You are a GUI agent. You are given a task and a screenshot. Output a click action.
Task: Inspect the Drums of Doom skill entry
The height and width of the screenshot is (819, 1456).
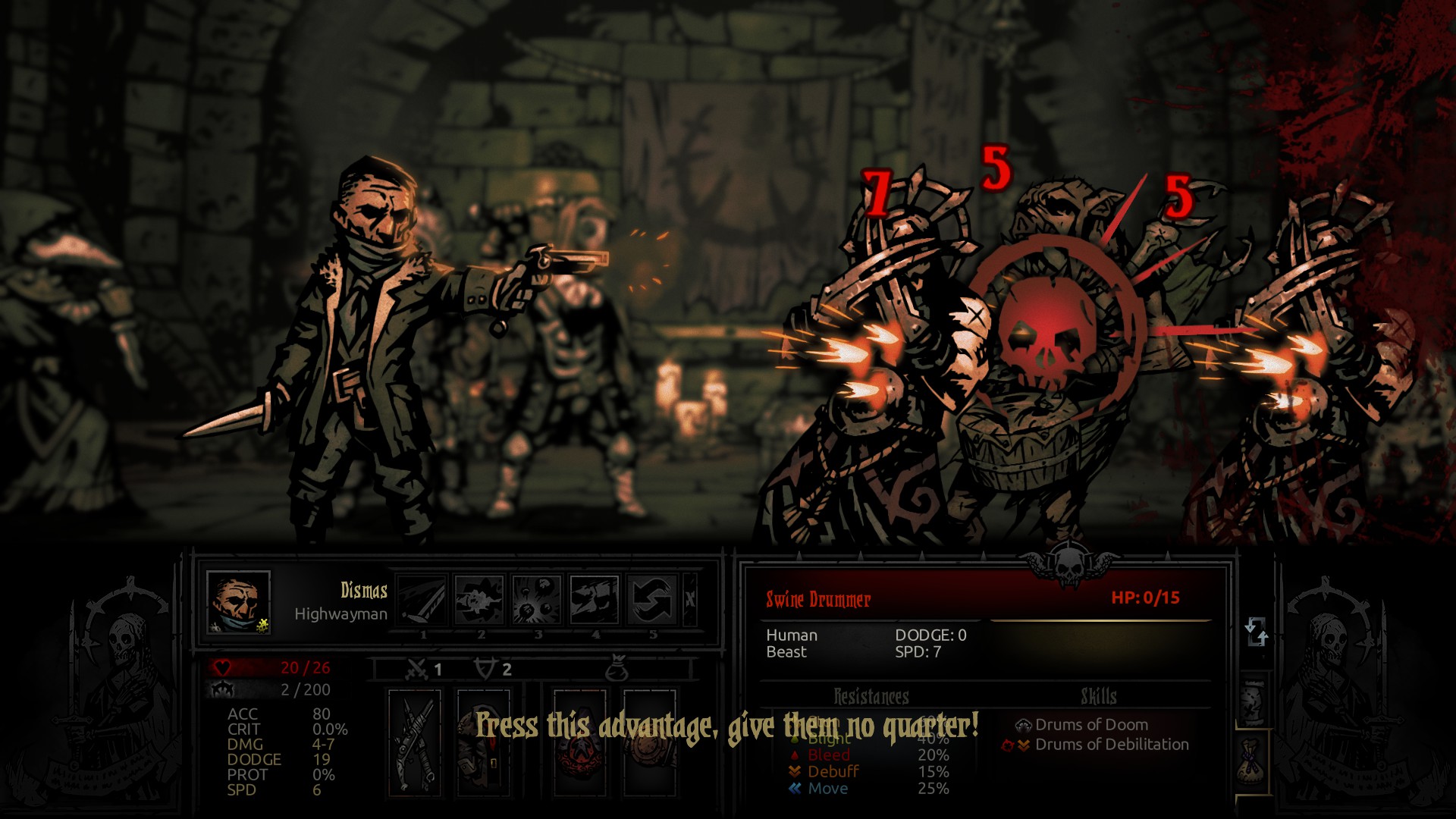click(1090, 725)
